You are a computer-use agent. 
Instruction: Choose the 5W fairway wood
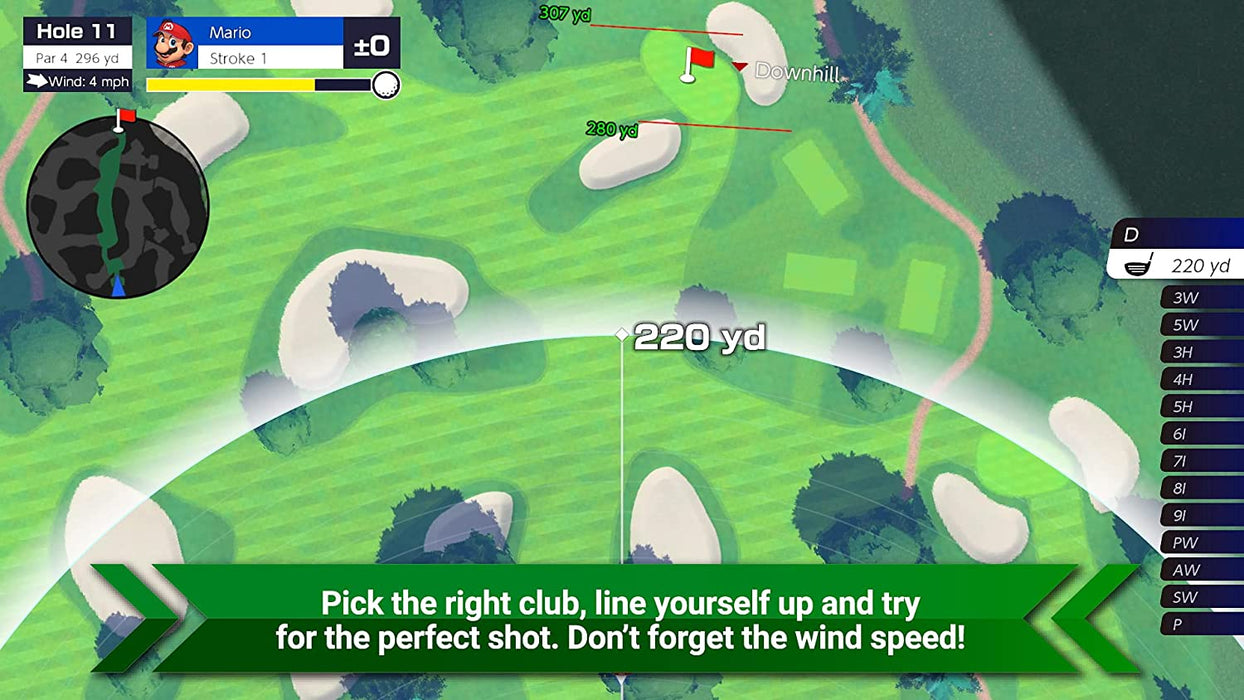(1200, 325)
